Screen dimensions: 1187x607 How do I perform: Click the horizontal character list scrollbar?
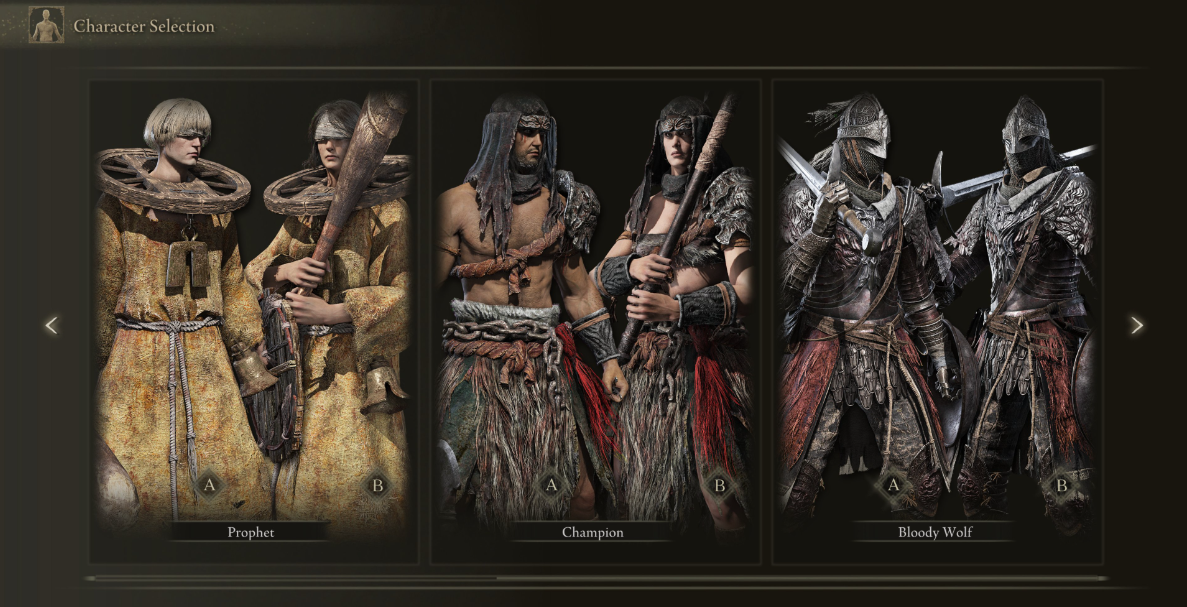[x=292, y=578]
